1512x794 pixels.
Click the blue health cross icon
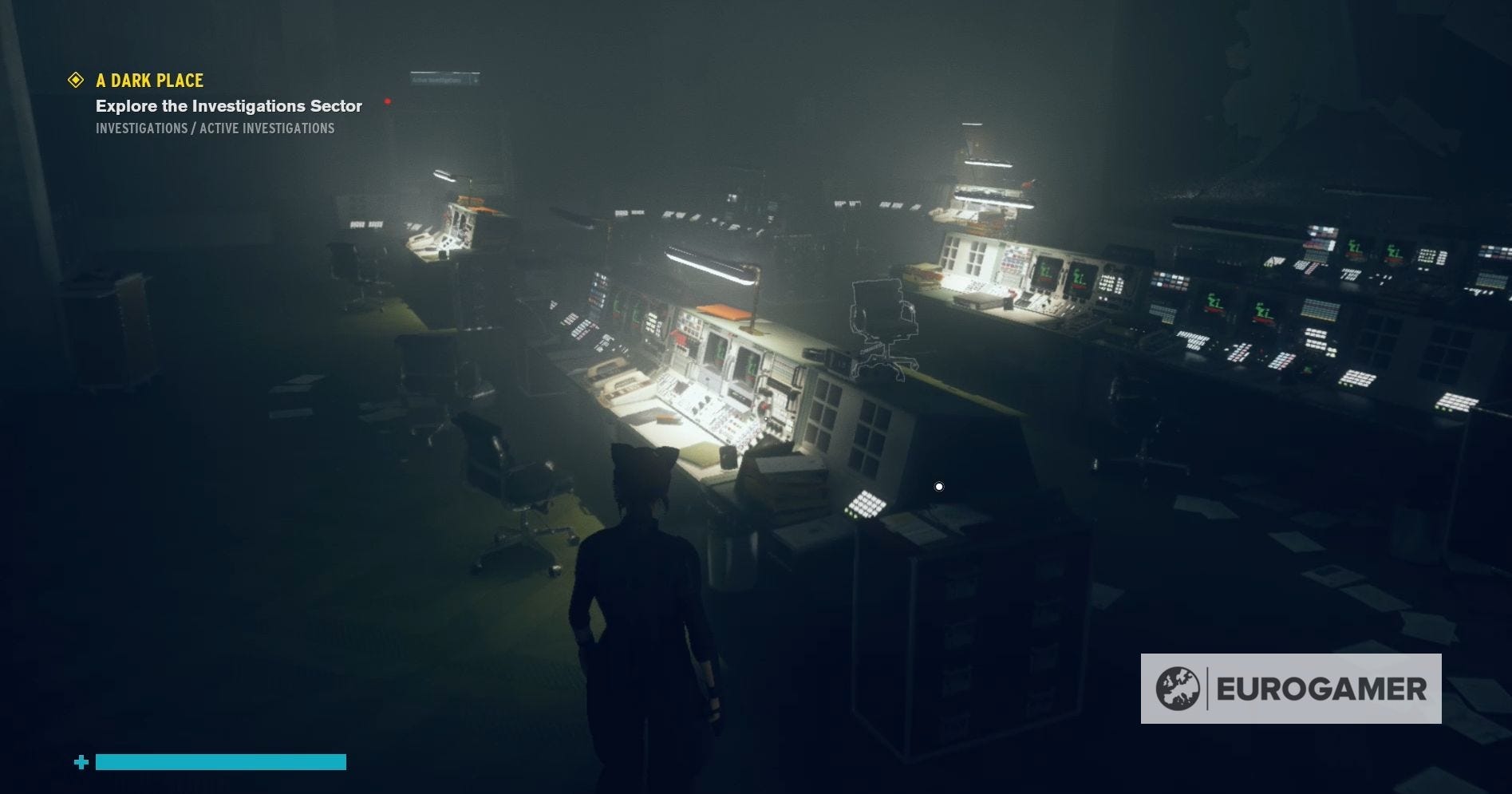pyautogui.click(x=80, y=762)
